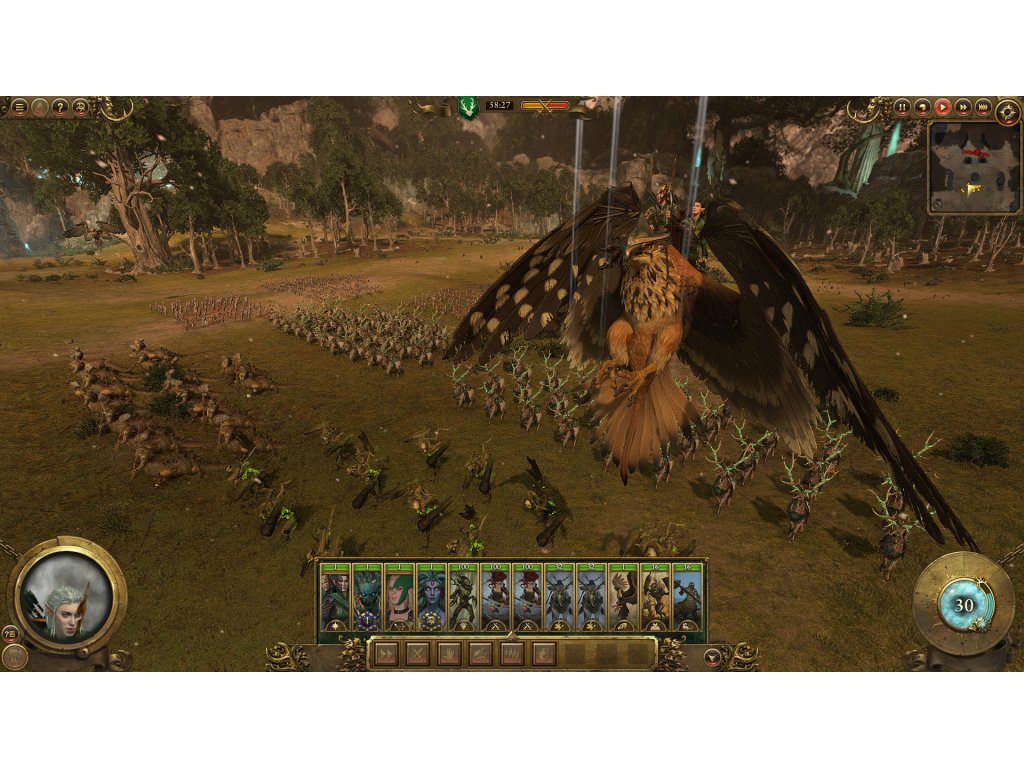Screen dimensions: 1024x768
Task: Select the elf lord portrait in the bottom-left
Action: pyautogui.click(x=66, y=596)
